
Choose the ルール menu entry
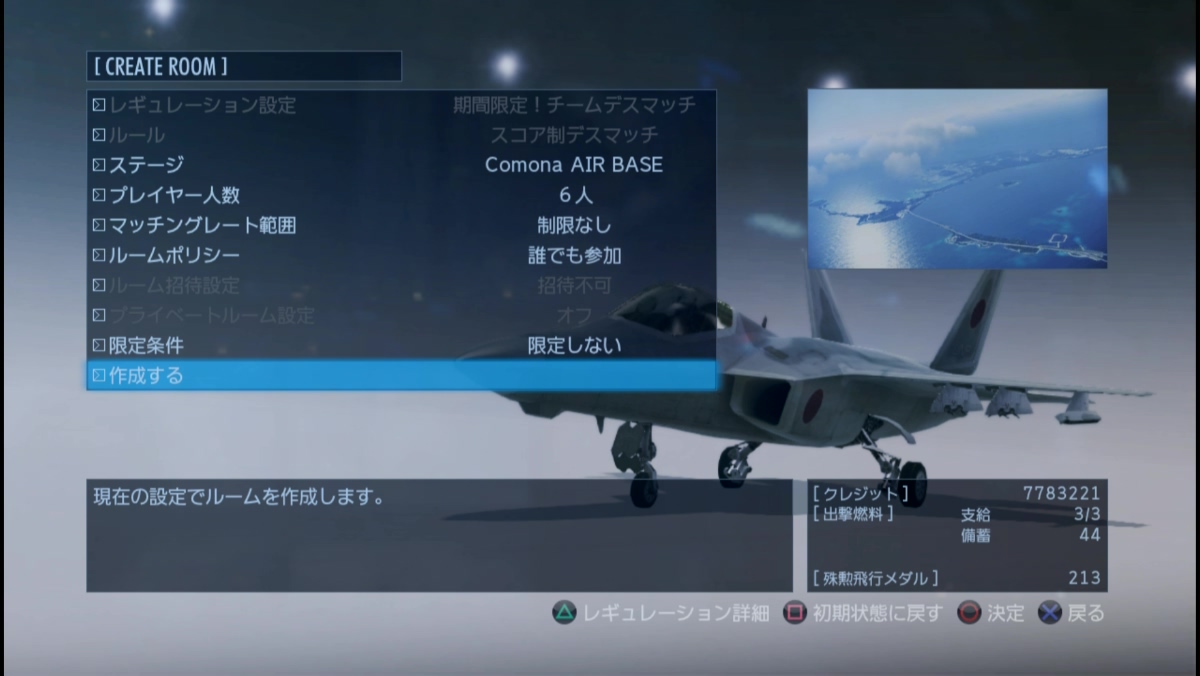coord(400,135)
